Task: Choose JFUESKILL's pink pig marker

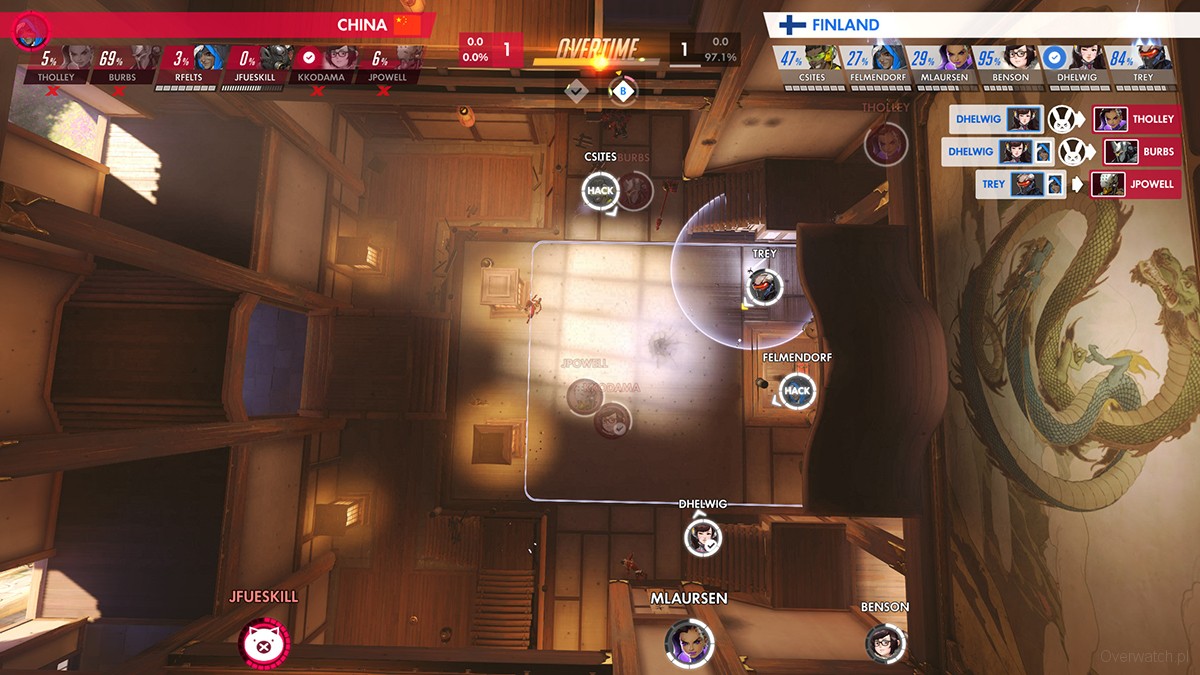Action: click(x=264, y=643)
